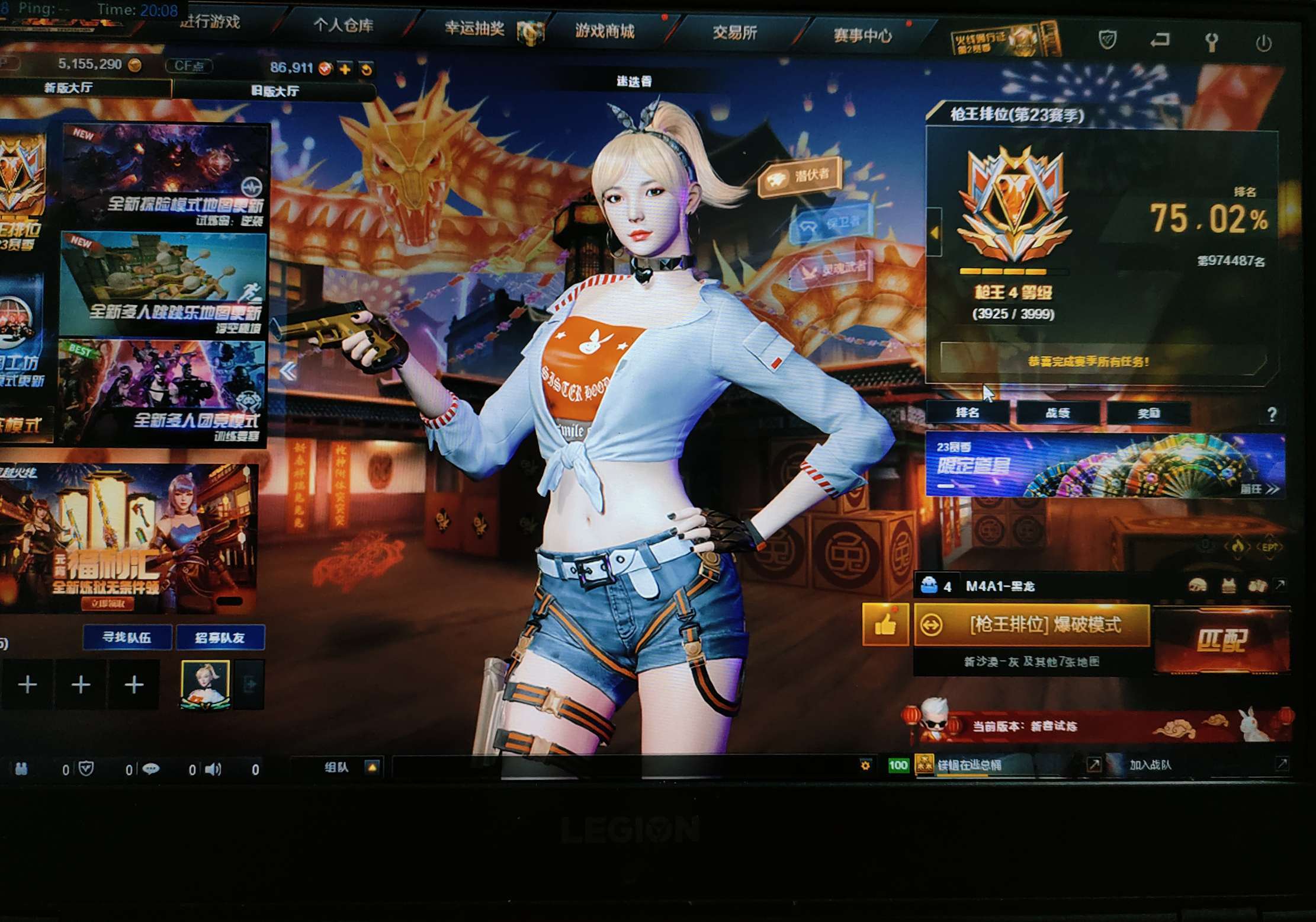This screenshot has width=1316, height=922.
Task: Mute sound with the speaker icon
Action: 213,769
